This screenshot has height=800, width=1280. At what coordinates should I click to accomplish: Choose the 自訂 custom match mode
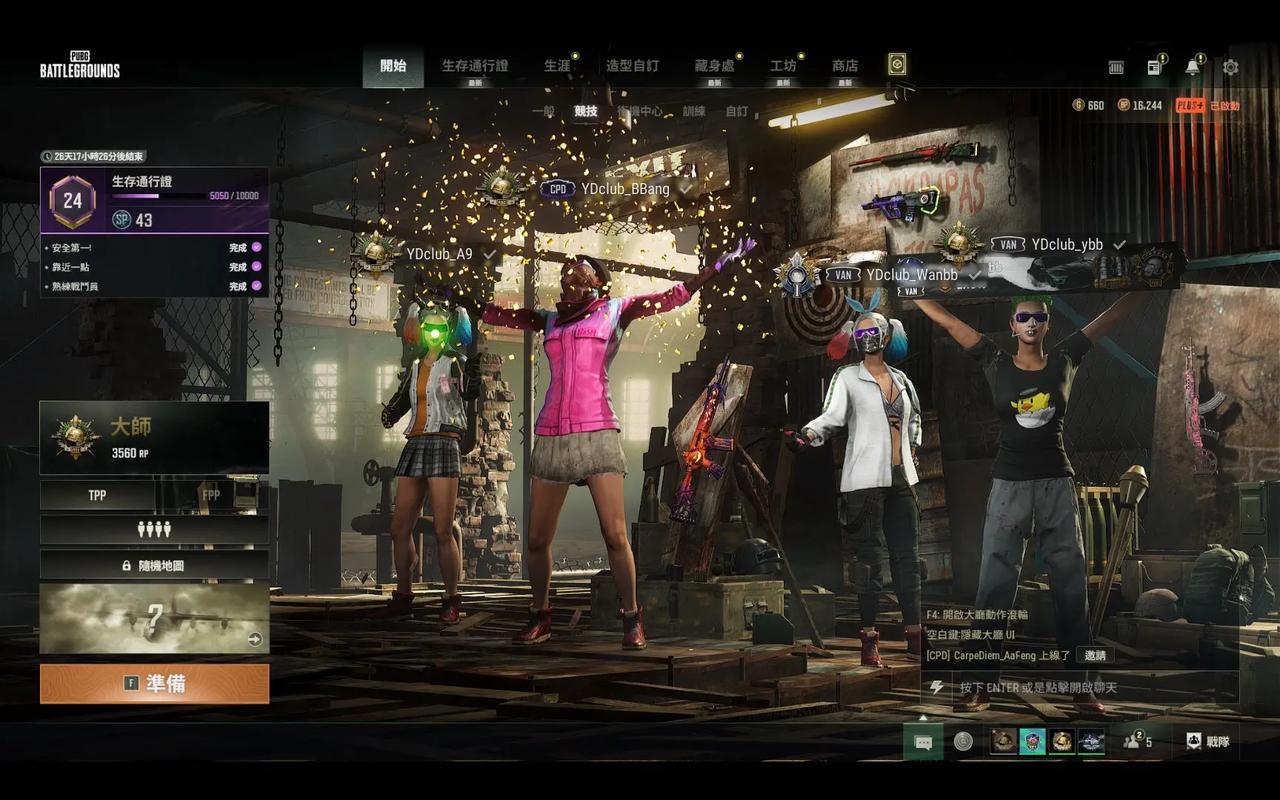click(x=736, y=112)
